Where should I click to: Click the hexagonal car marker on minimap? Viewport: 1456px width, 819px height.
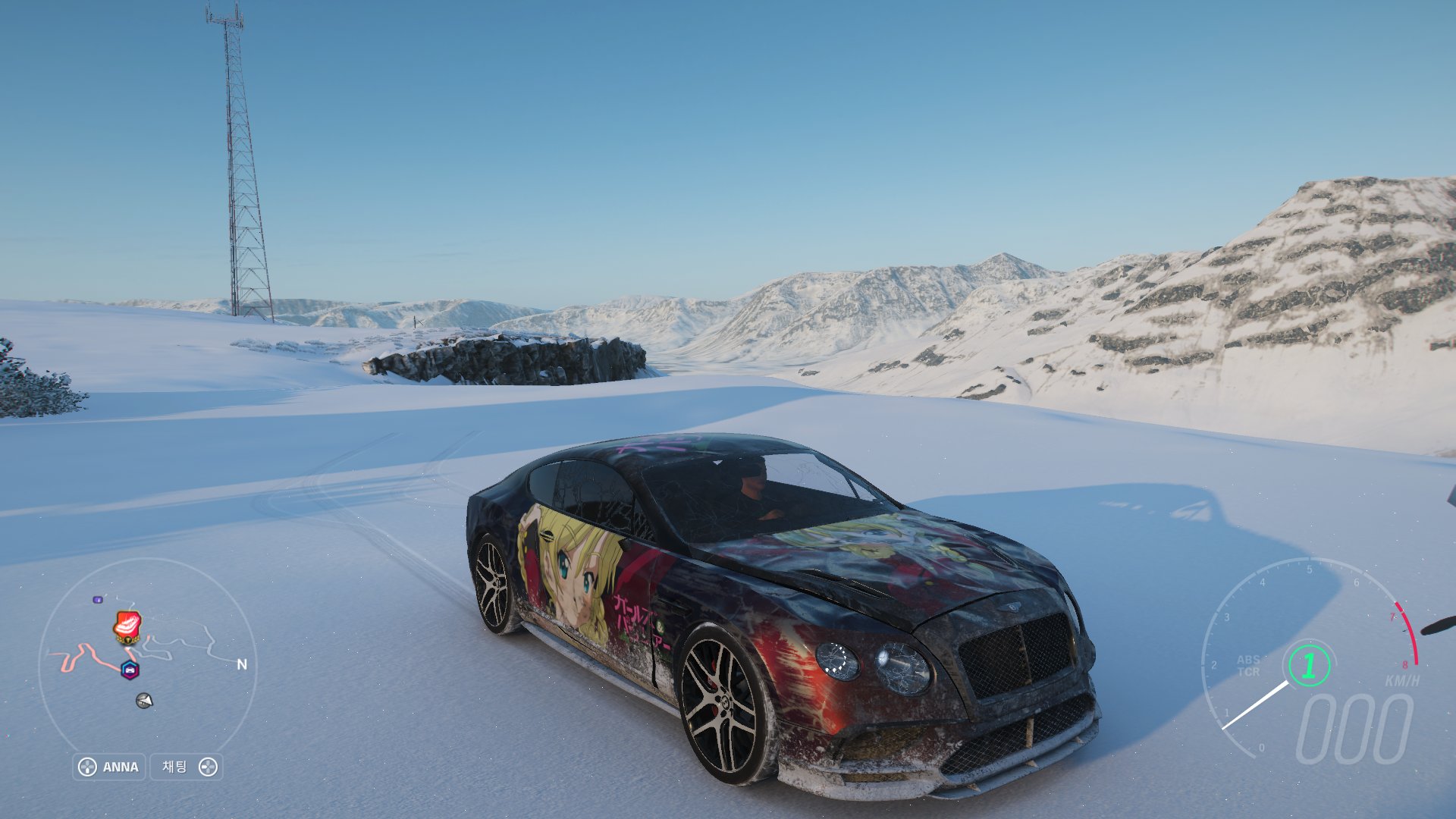(130, 670)
